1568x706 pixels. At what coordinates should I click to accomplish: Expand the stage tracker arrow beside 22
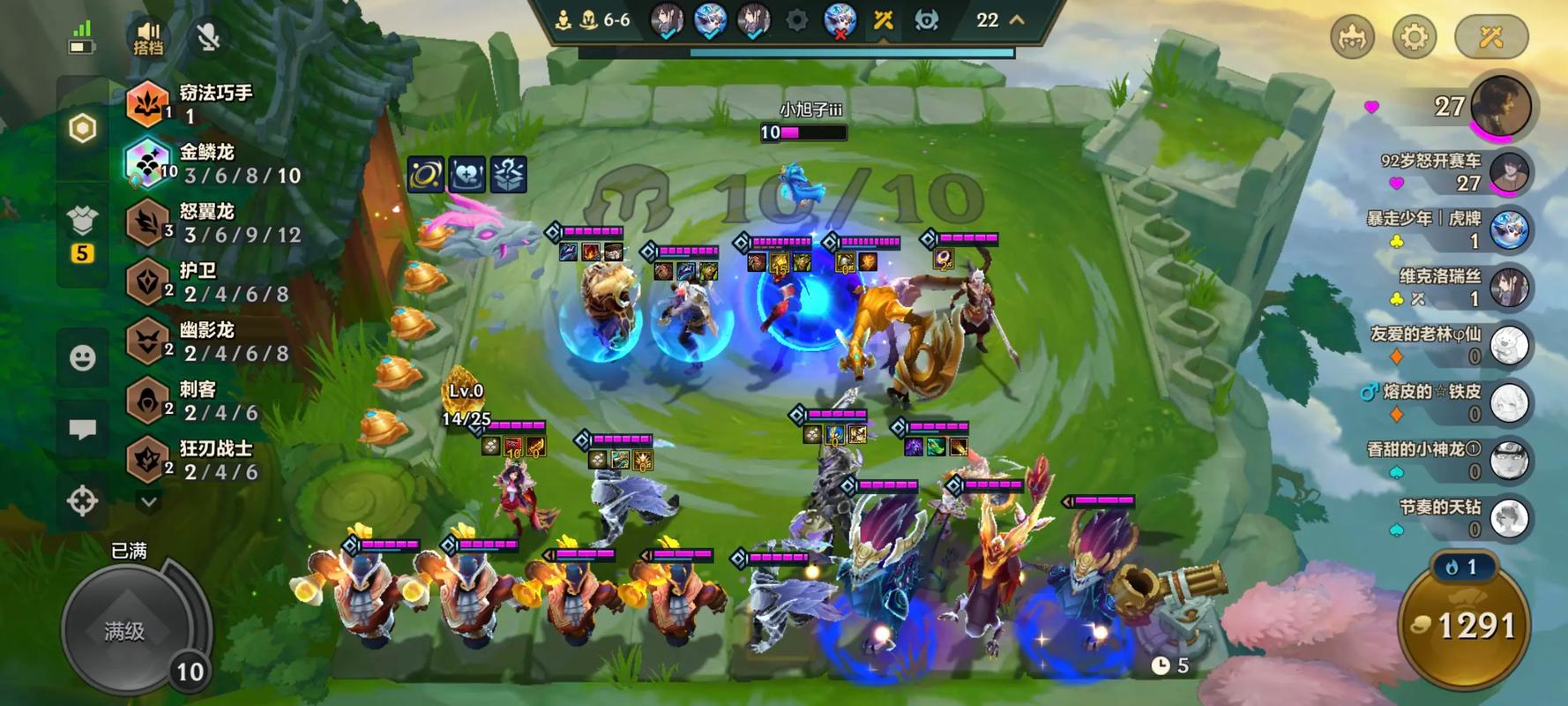point(1017,19)
